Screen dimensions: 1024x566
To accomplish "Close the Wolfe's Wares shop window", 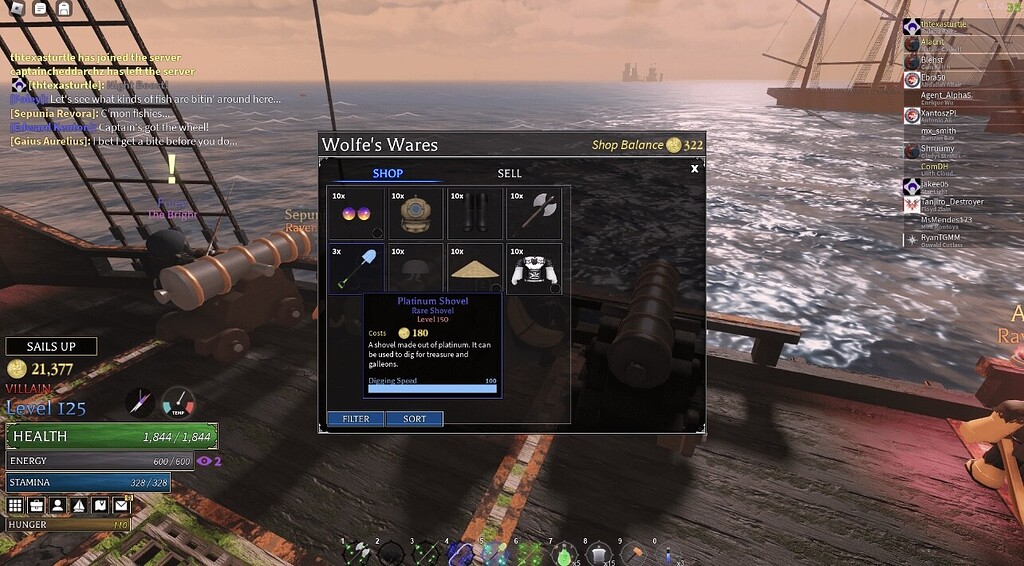I will point(694,169).
